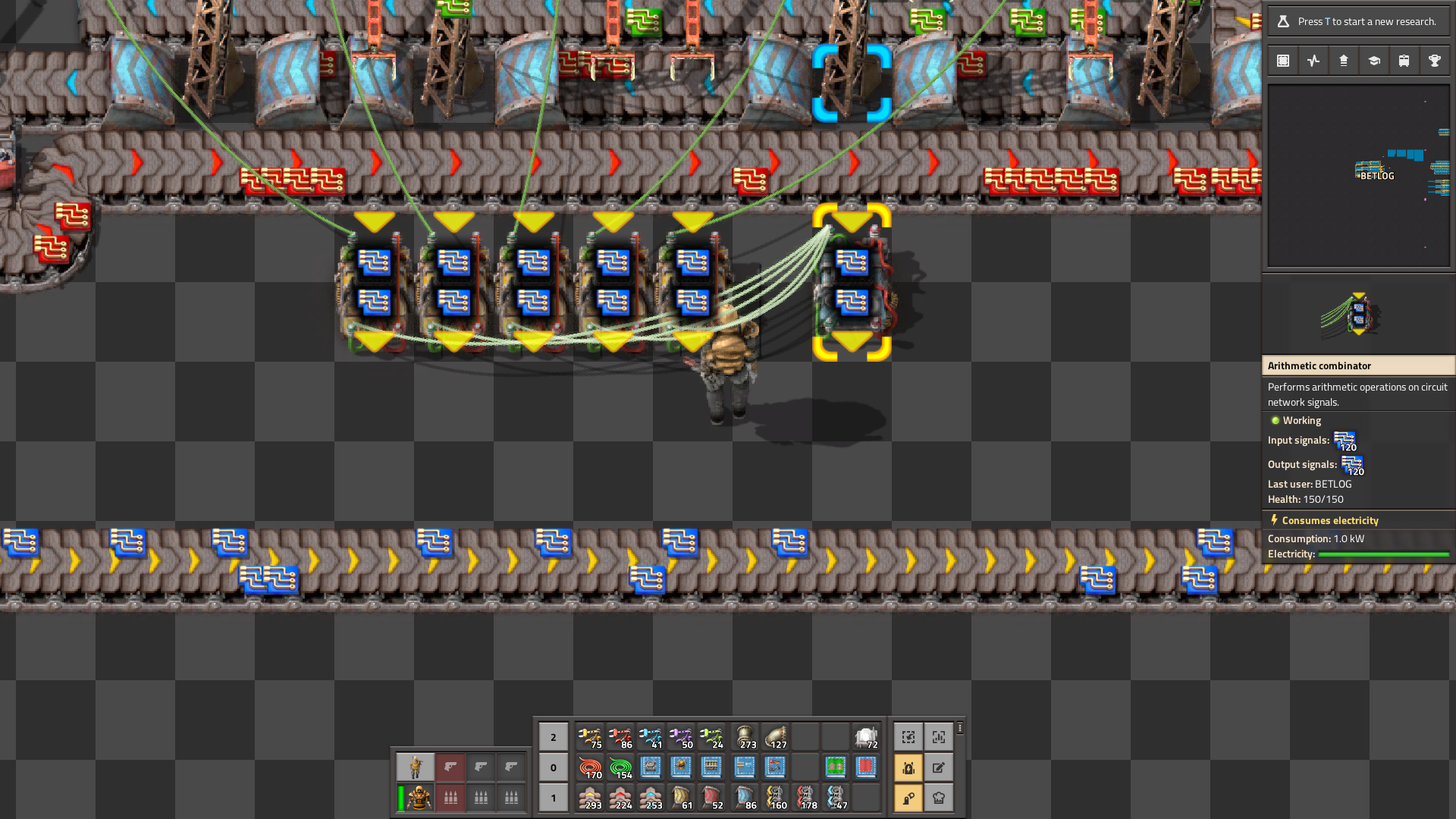Expand the shortcut bar options

click(x=959, y=728)
